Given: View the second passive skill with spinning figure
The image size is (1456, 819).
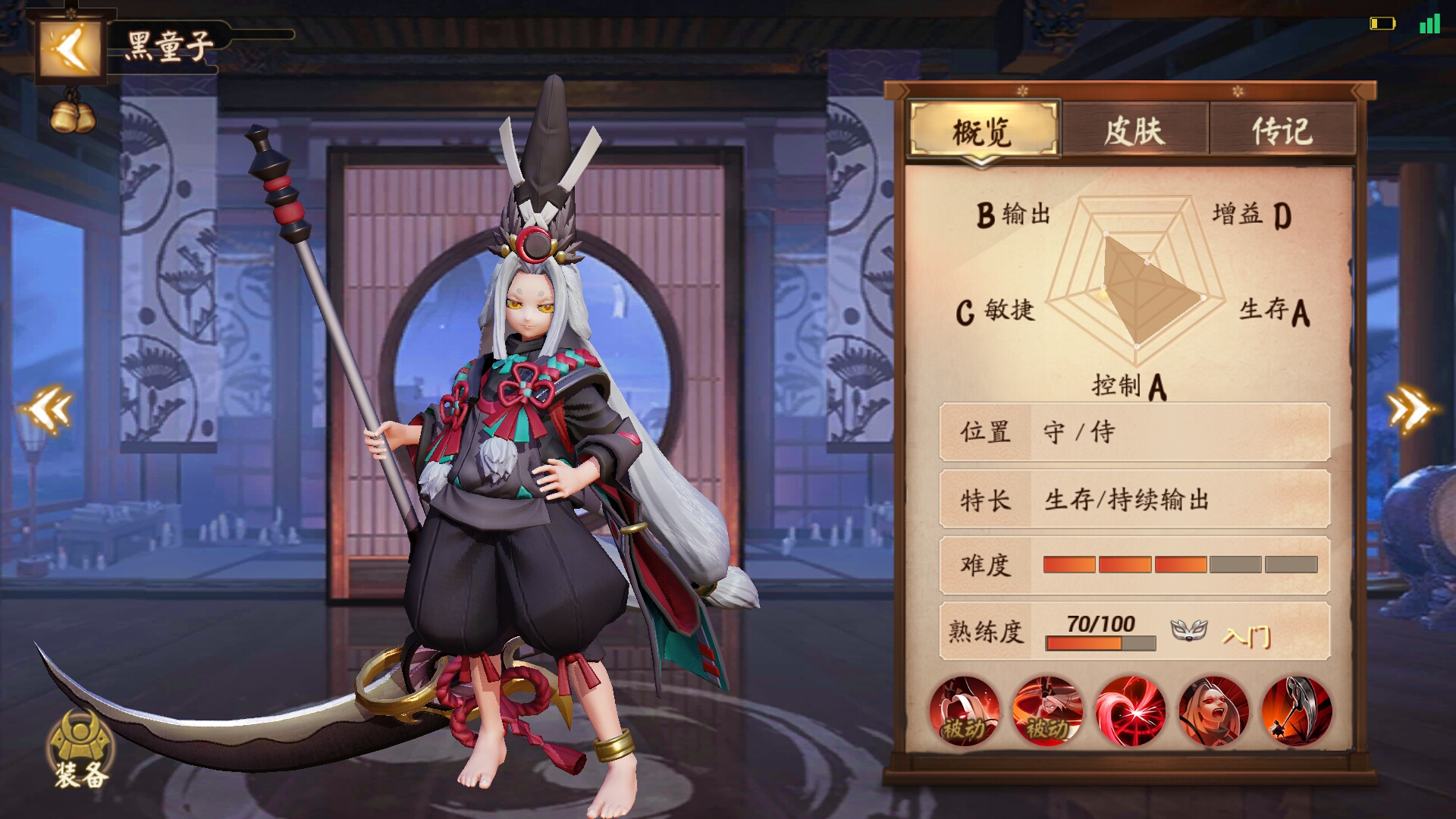Looking at the screenshot, I should (1047, 711).
